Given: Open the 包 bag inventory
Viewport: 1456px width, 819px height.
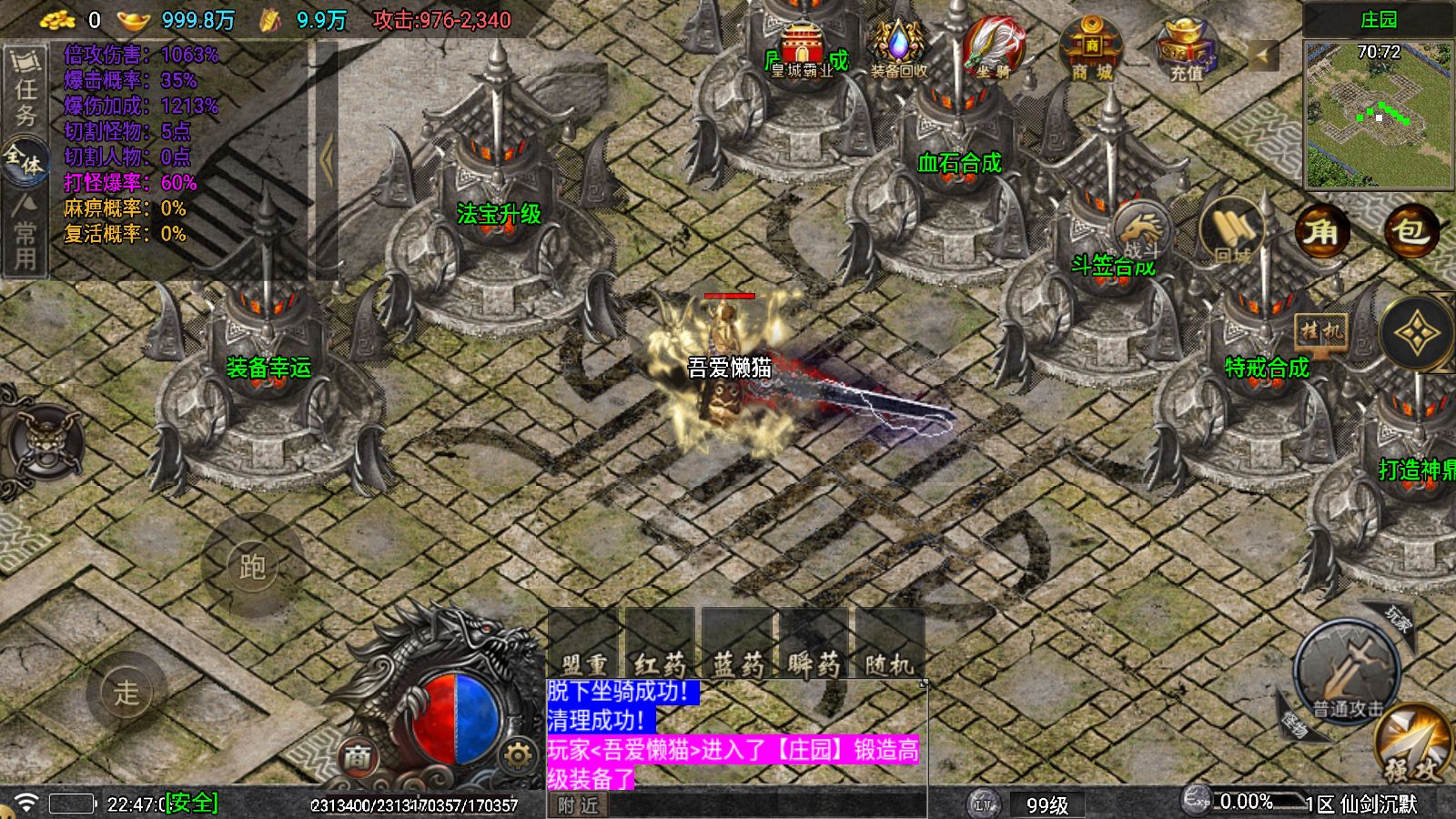Looking at the screenshot, I should pyautogui.click(x=1410, y=231).
